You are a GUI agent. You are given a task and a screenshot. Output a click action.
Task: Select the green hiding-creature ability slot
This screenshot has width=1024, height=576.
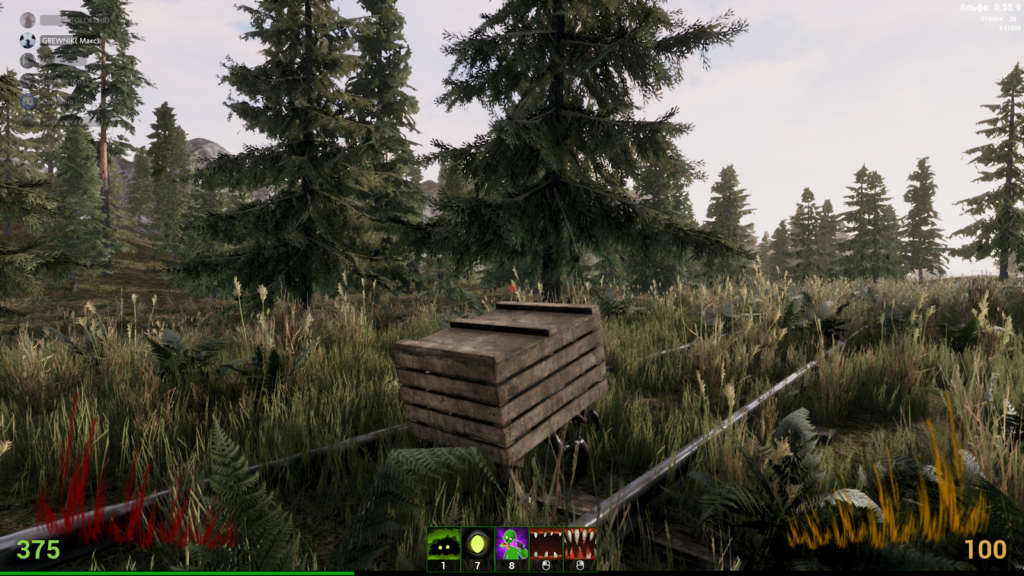[443, 545]
